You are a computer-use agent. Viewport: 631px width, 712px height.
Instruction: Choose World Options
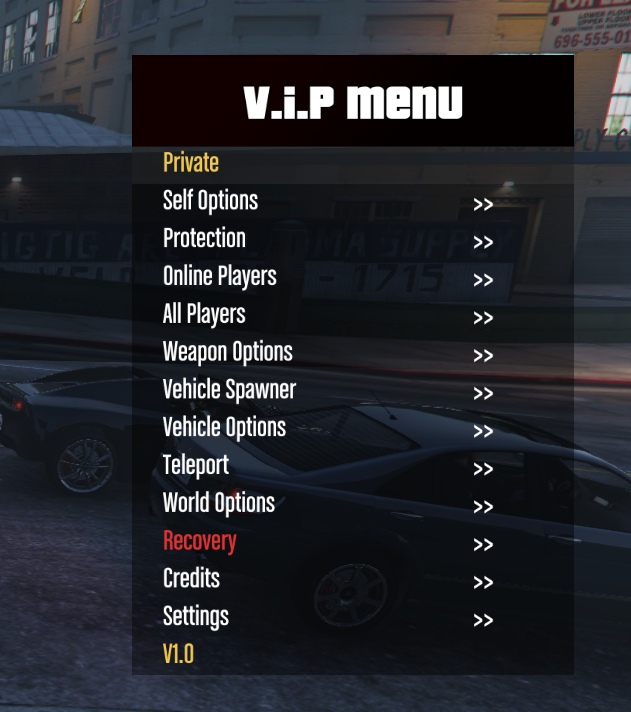pos(219,503)
